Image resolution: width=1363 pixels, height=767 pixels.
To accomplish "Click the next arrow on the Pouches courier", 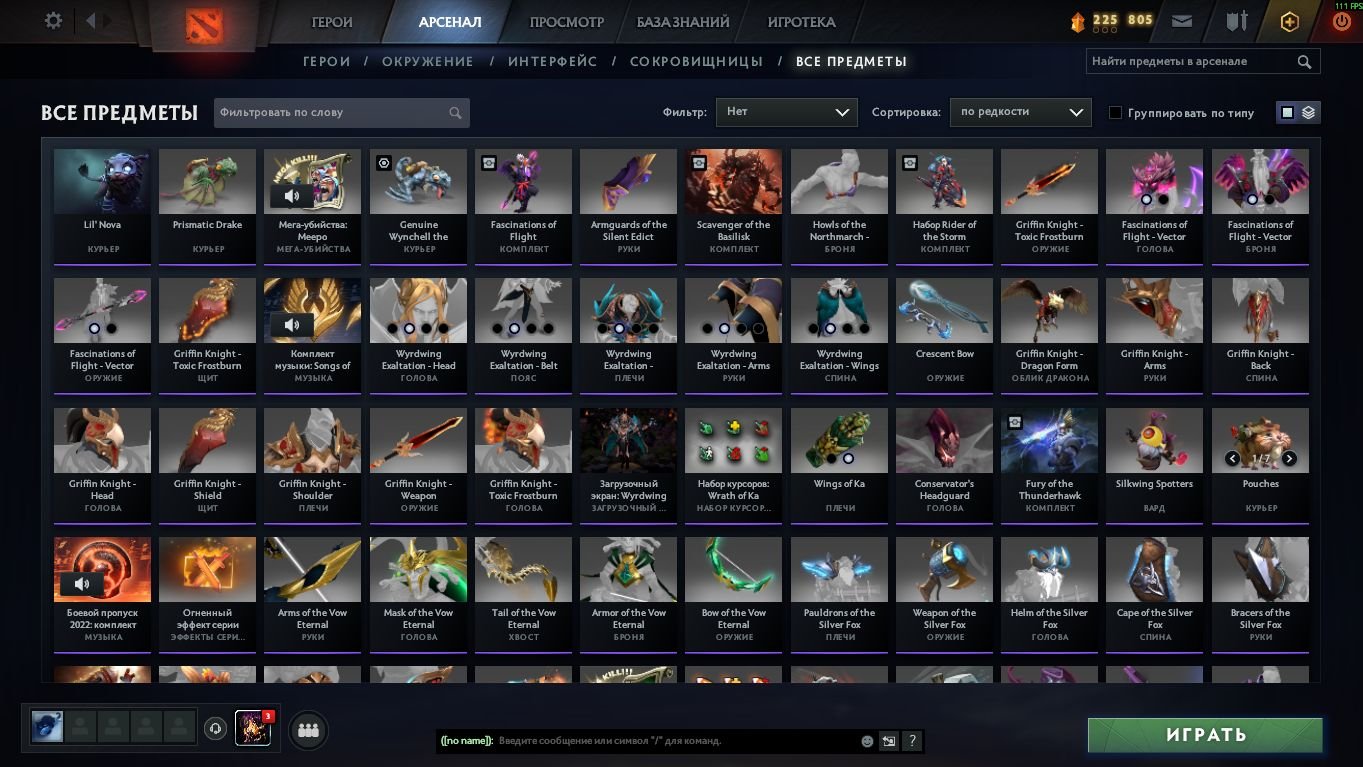I will point(1289,458).
